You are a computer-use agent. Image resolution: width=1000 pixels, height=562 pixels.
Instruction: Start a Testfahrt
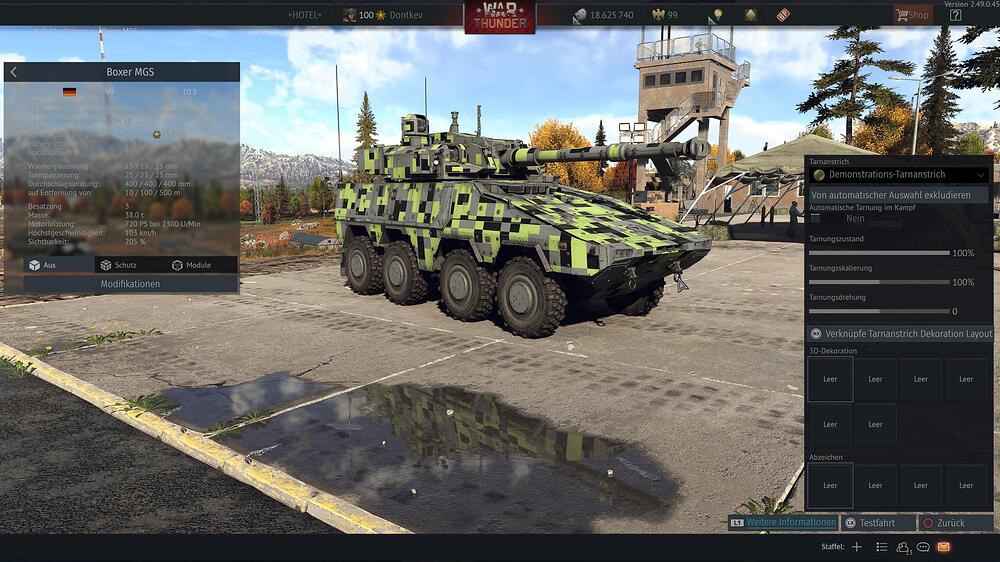[877, 523]
